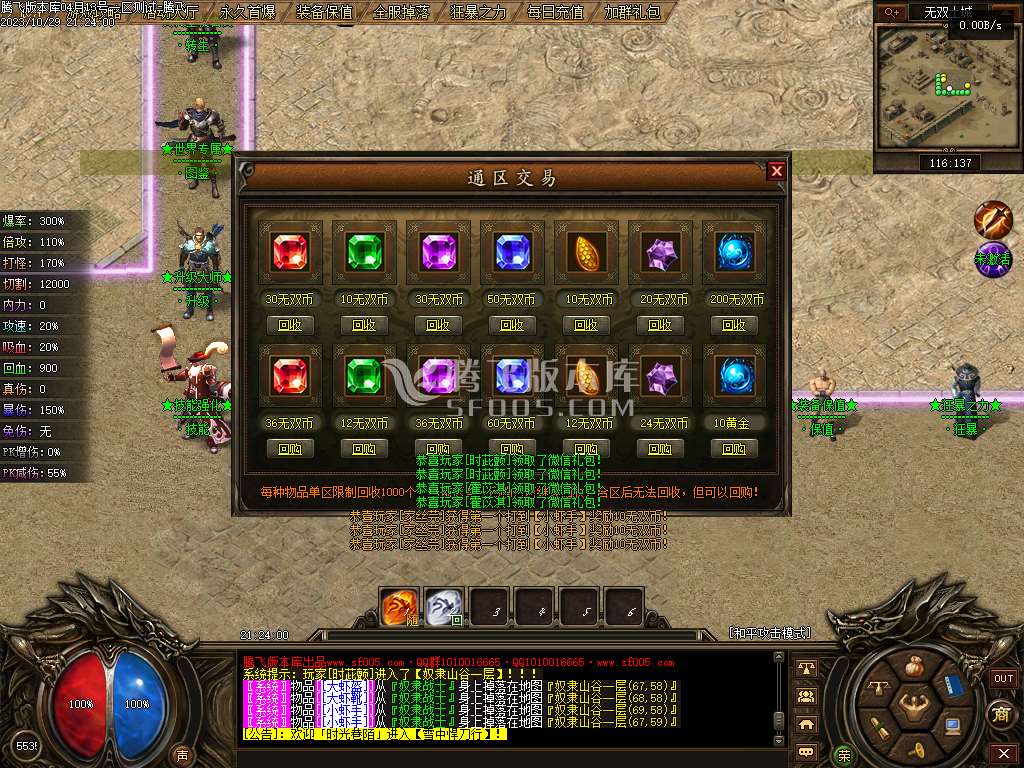1024x768 pixels.
Task: Open the character panel with the muscular figure icon
Action: pyautogui.click(x=912, y=710)
